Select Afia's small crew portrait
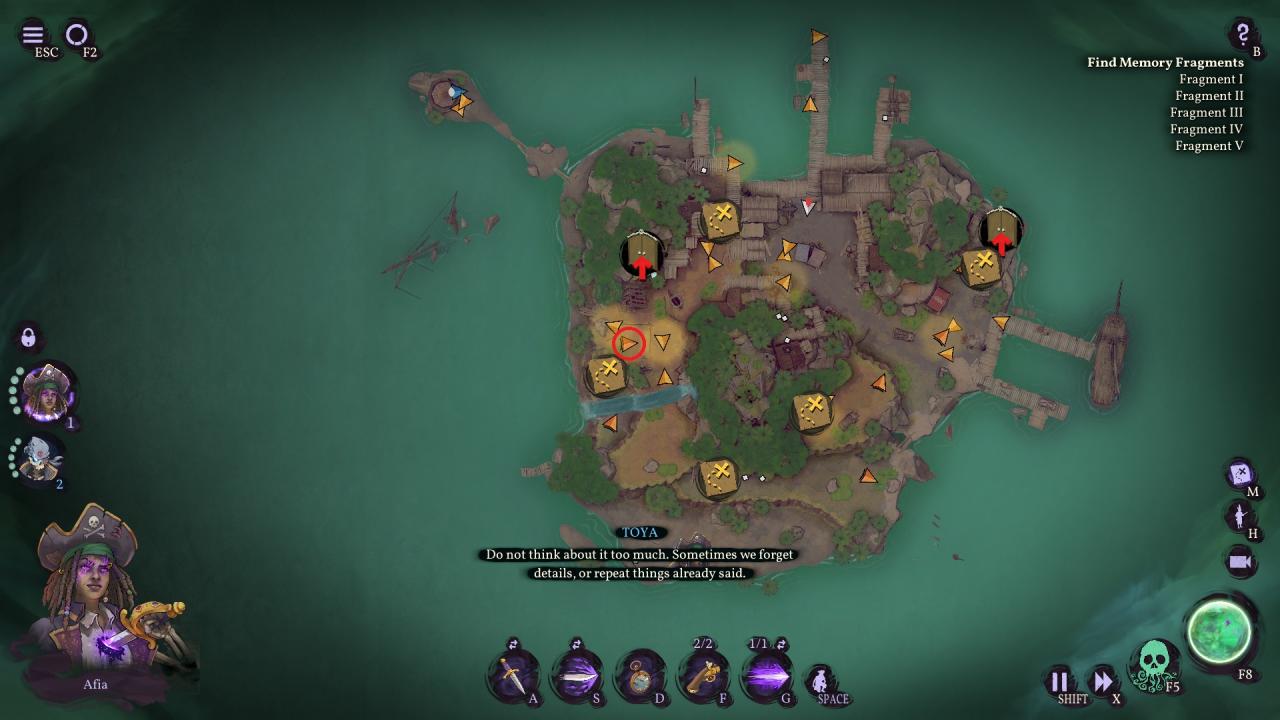The width and height of the screenshot is (1280, 720). [46, 392]
